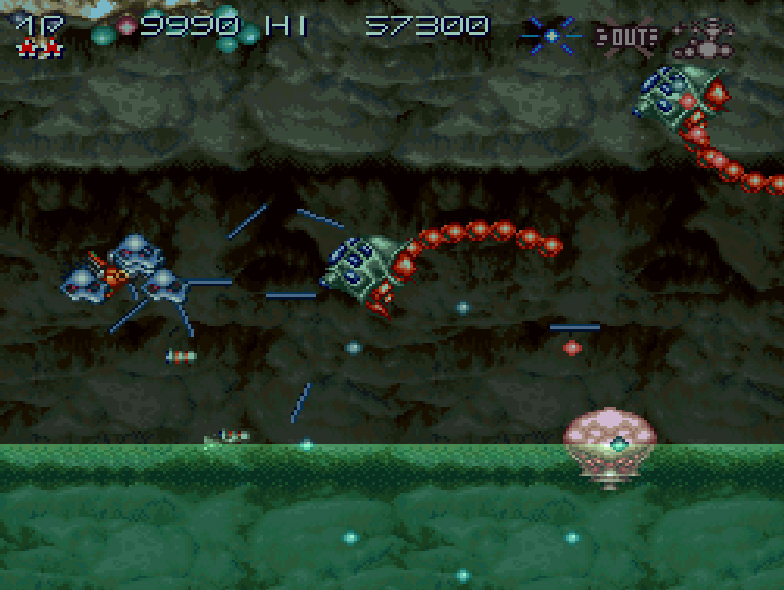Click the OUT indicator icon
The image size is (784, 590).
(626, 37)
